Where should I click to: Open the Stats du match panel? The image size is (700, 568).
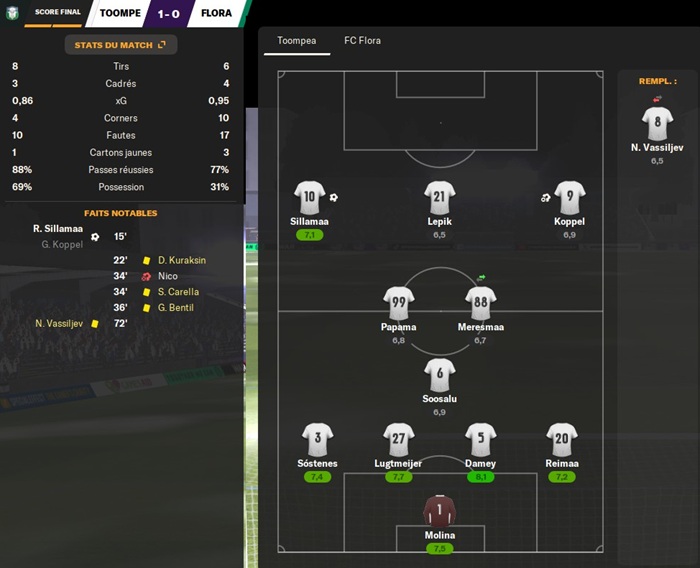pyautogui.click(x=120, y=45)
